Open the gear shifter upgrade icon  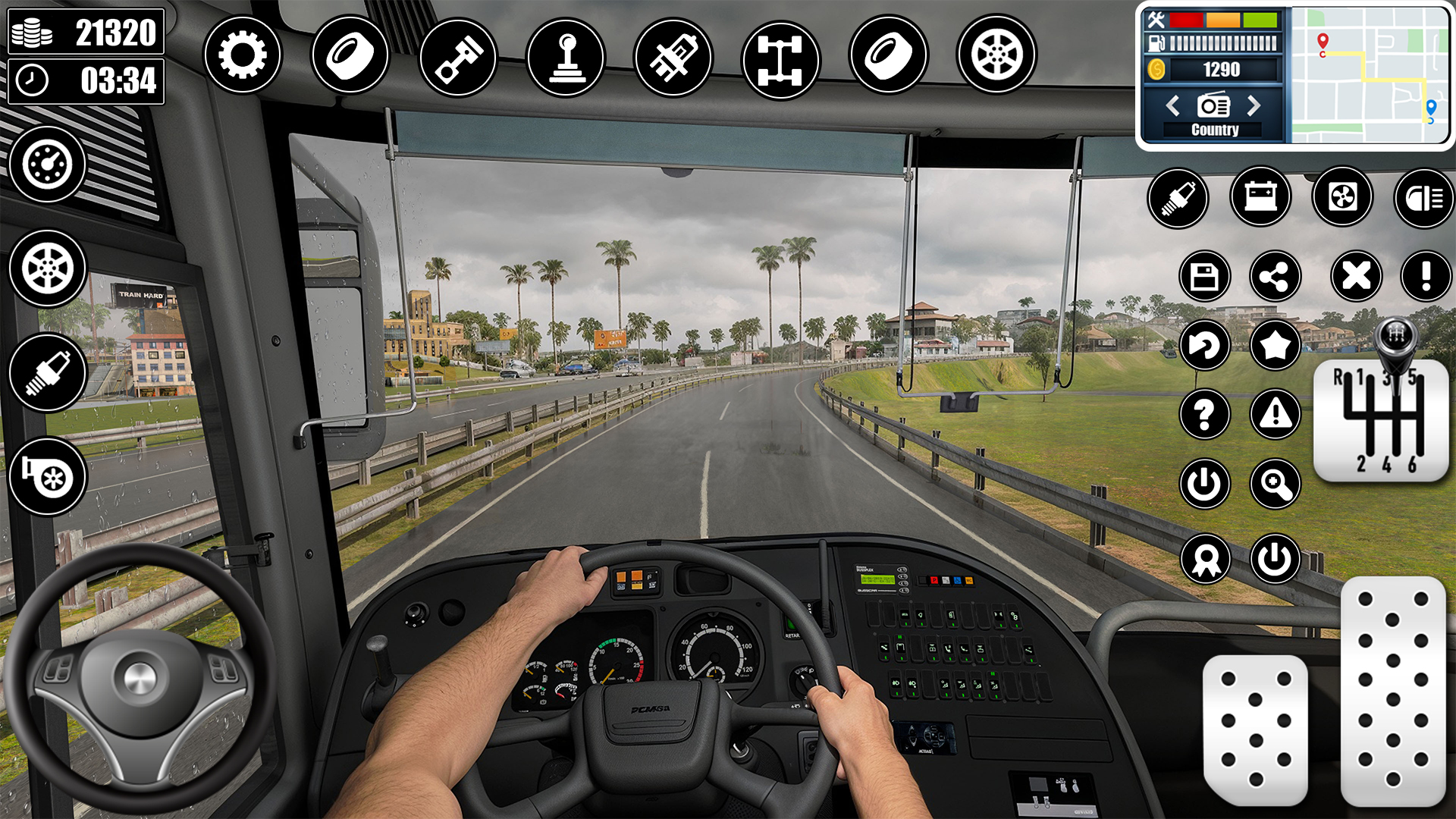567,55
